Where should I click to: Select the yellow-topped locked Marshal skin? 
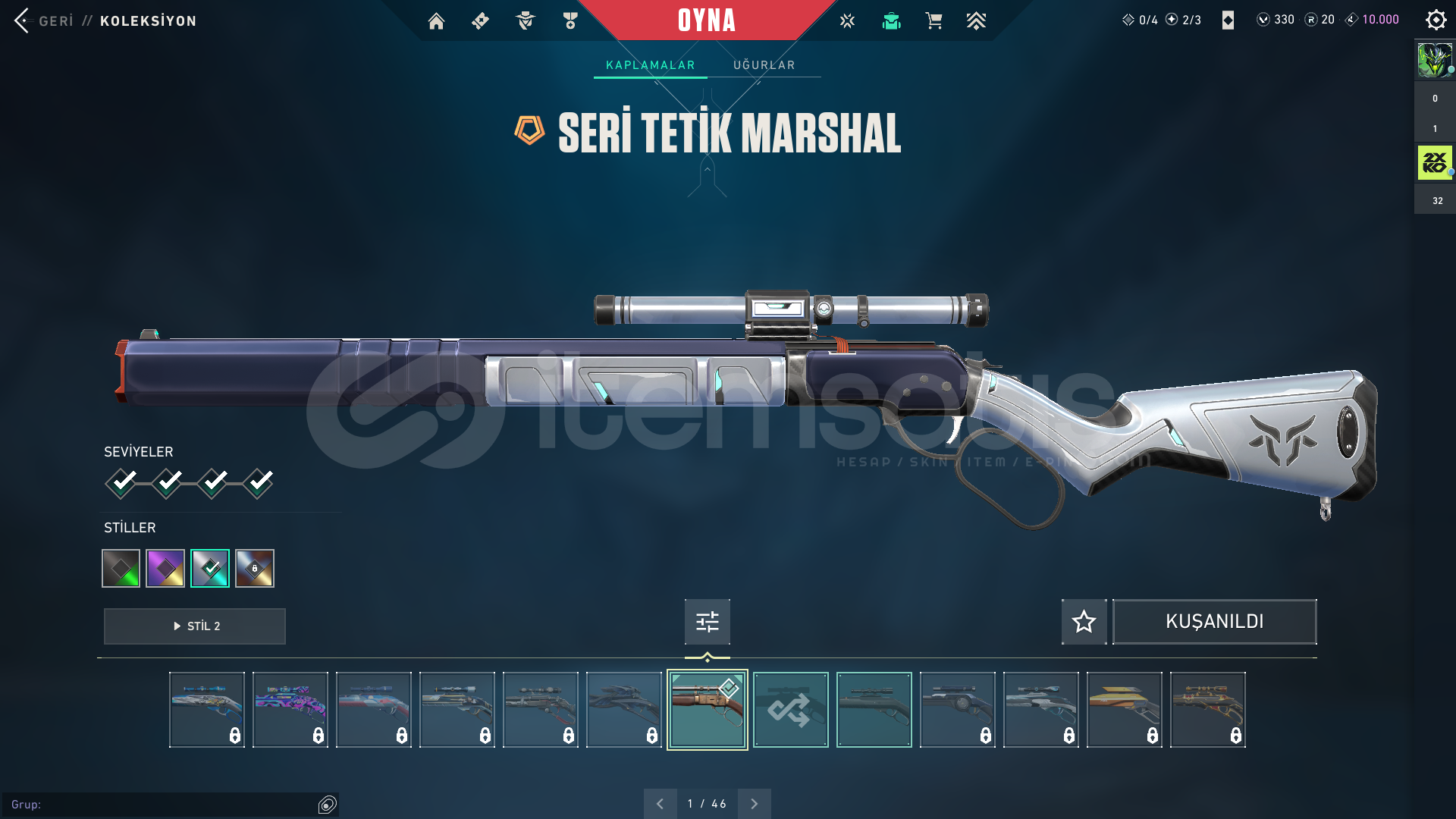tap(1124, 710)
